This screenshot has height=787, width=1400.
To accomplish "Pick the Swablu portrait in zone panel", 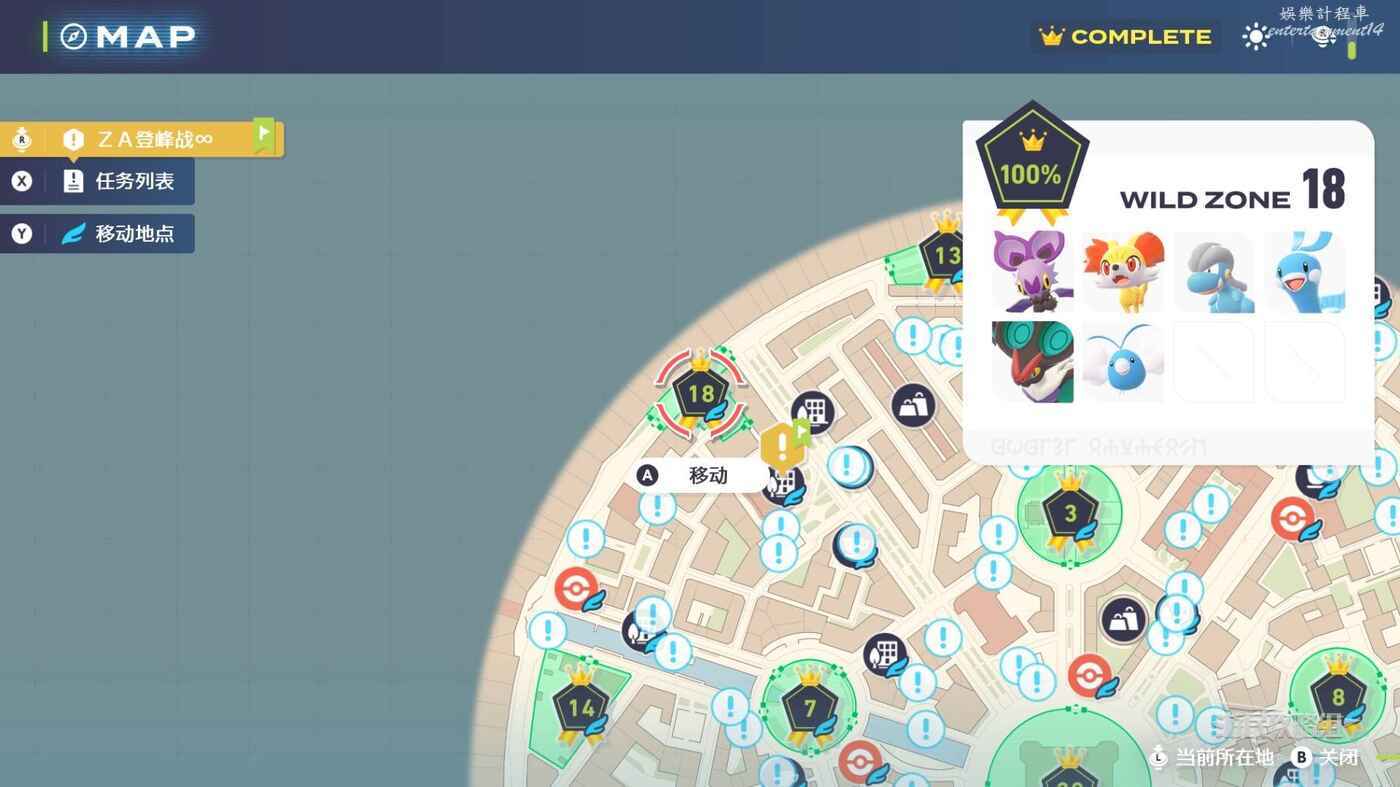I will 1123,361.
